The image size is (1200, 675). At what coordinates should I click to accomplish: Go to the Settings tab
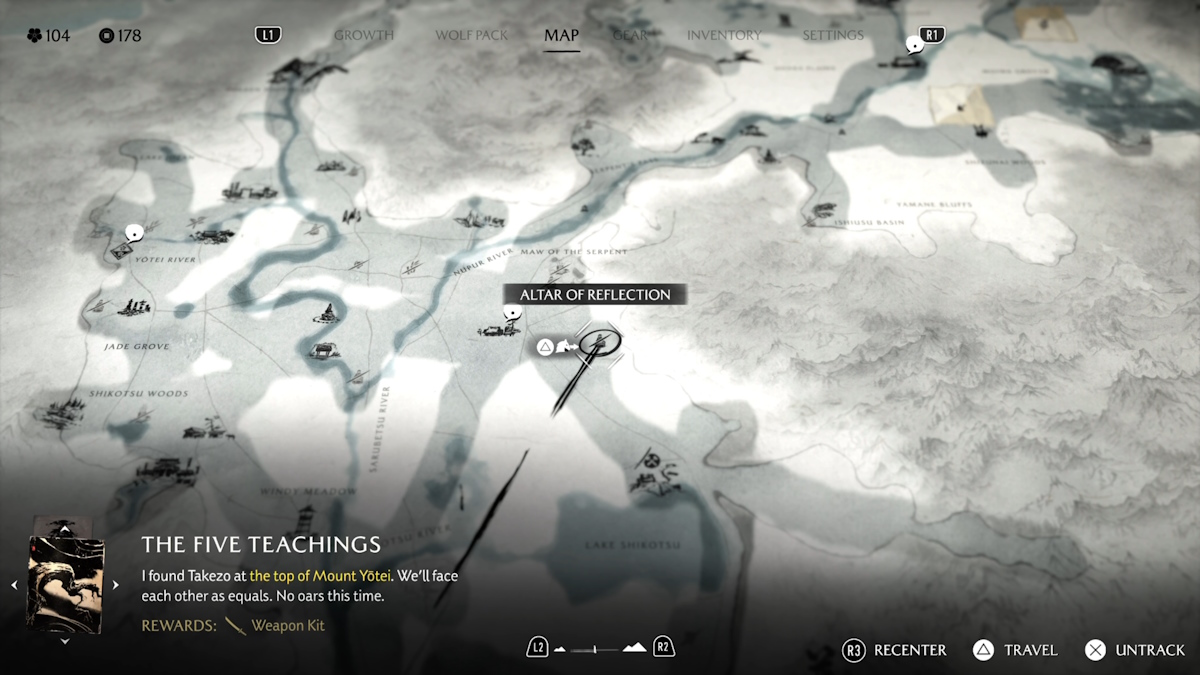(x=832, y=35)
